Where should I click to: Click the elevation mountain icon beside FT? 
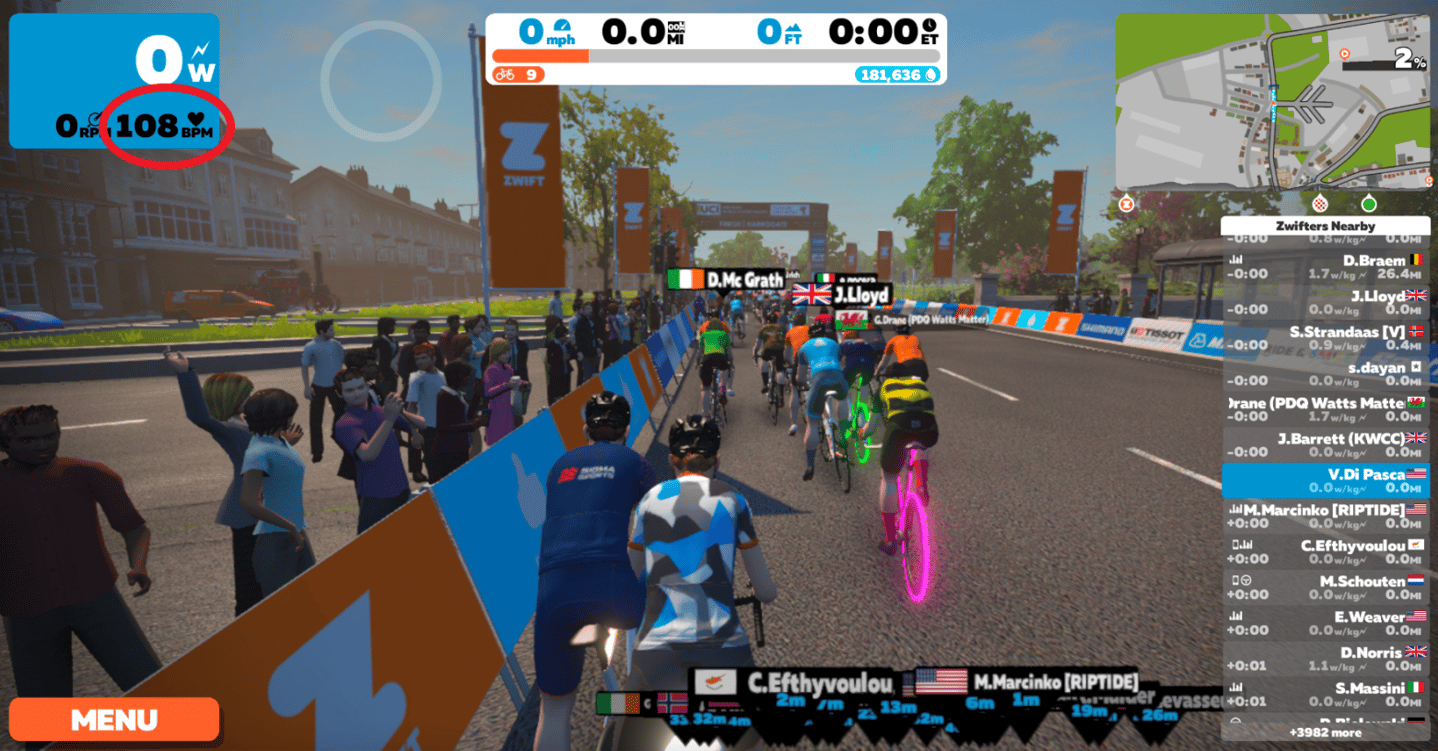coord(793,27)
